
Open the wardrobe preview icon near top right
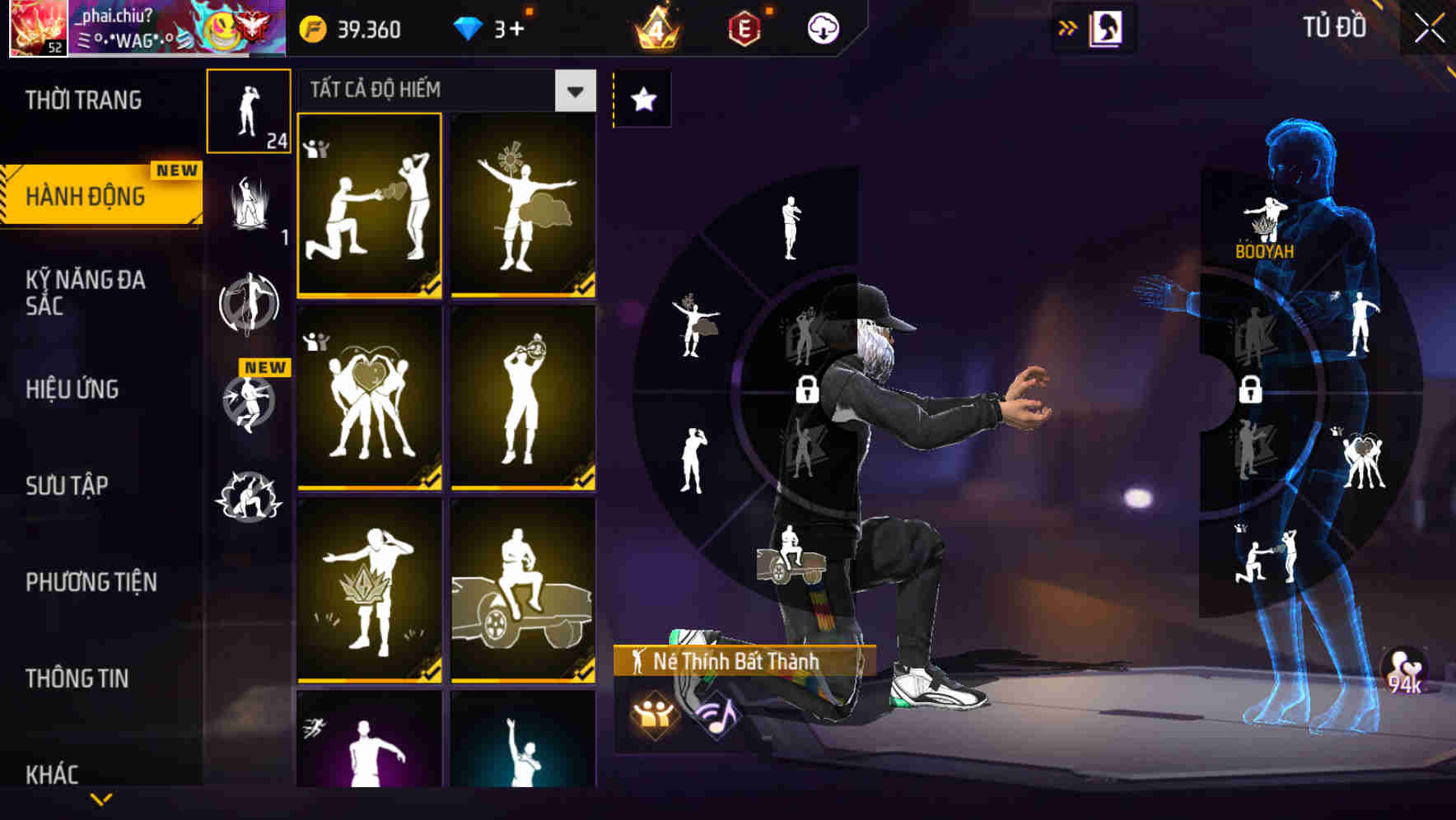1107,26
